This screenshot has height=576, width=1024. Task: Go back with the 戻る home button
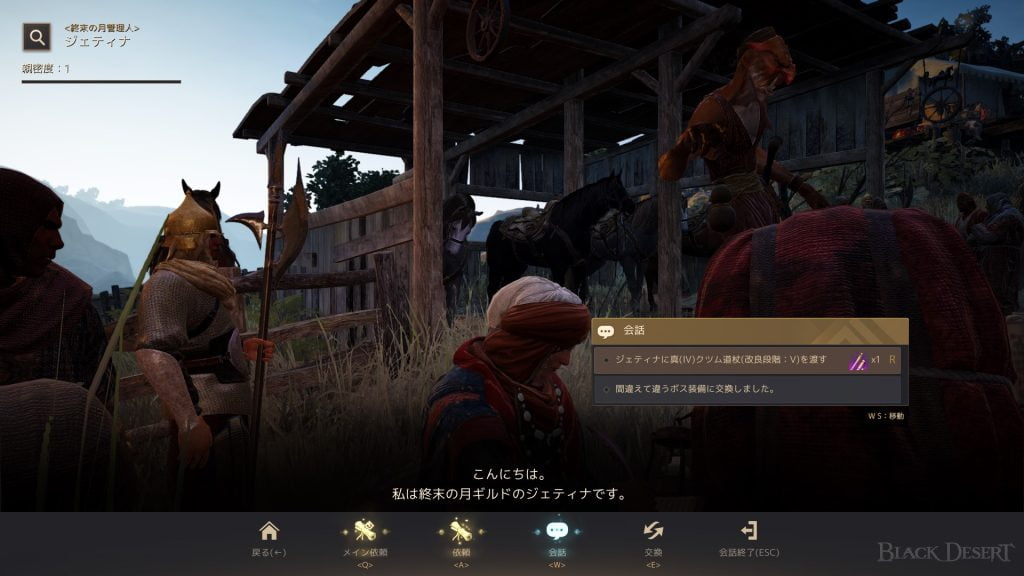point(268,537)
